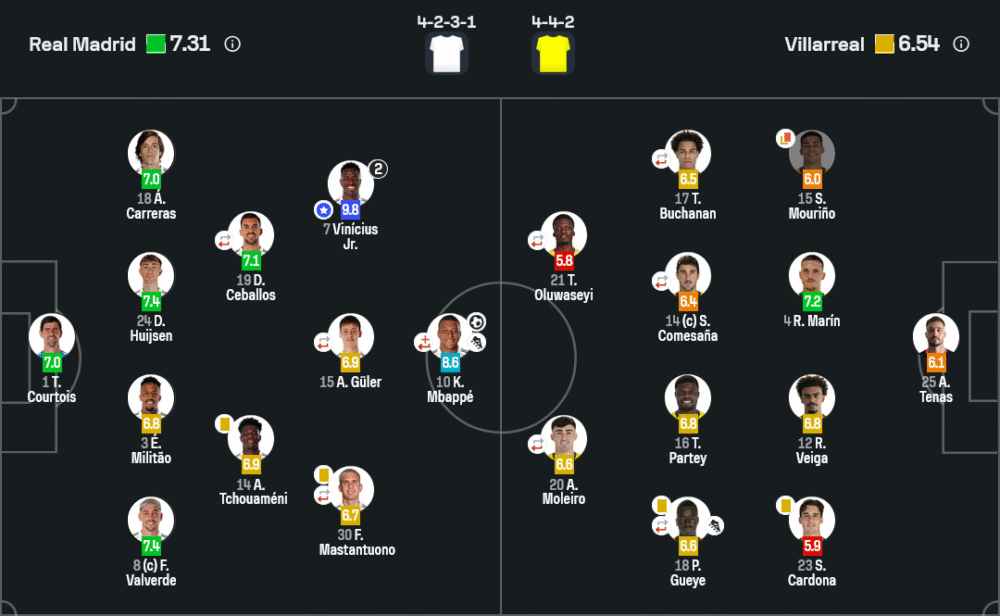The height and width of the screenshot is (616, 1000).
Task: Choose A. Güler in the lineup
Action: pyautogui.click(x=351, y=337)
